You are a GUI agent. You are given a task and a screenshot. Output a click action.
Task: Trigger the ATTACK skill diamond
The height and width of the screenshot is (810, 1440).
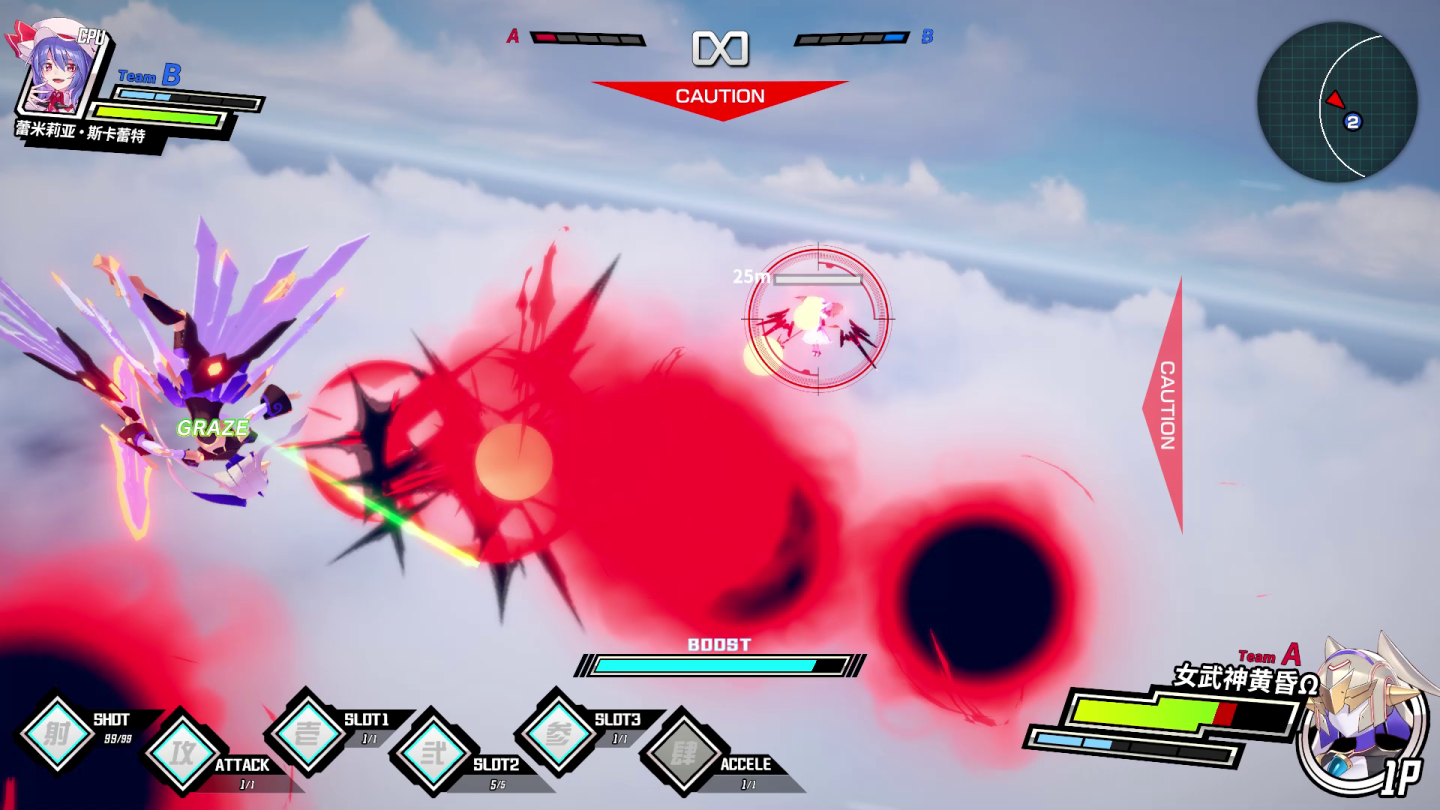[181, 752]
